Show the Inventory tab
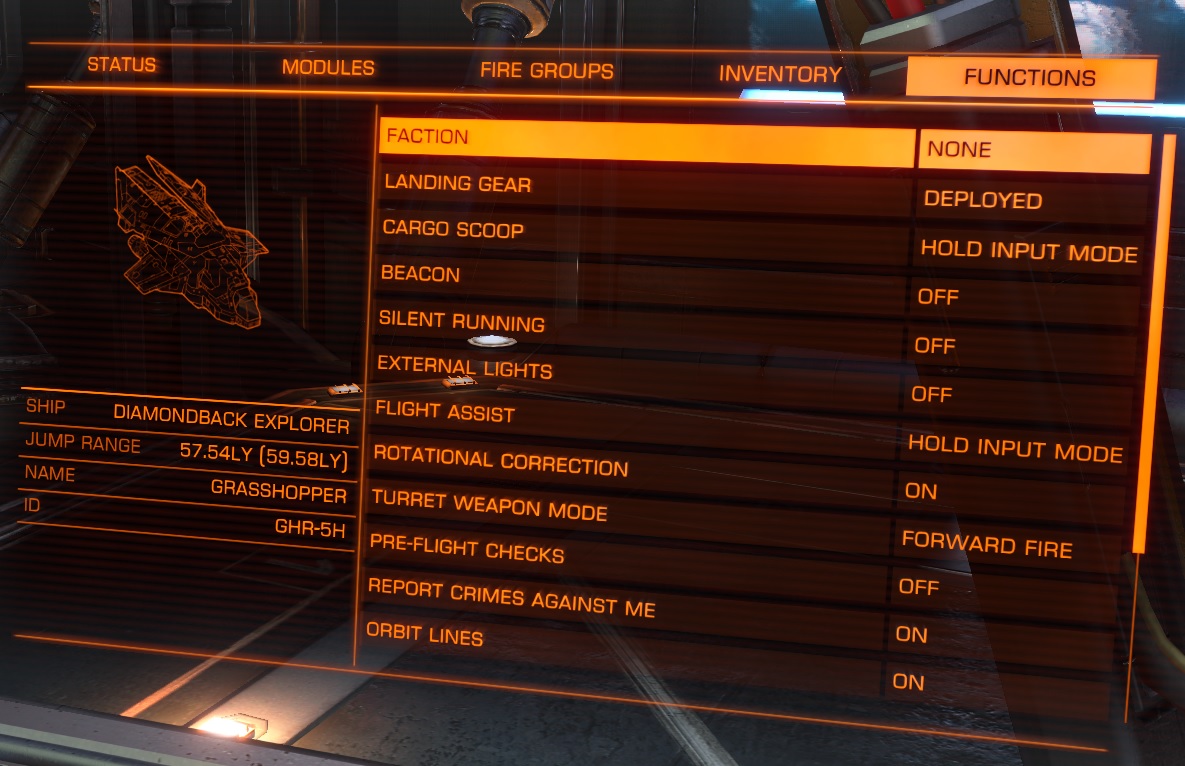This screenshot has height=766, width=1185. click(780, 74)
